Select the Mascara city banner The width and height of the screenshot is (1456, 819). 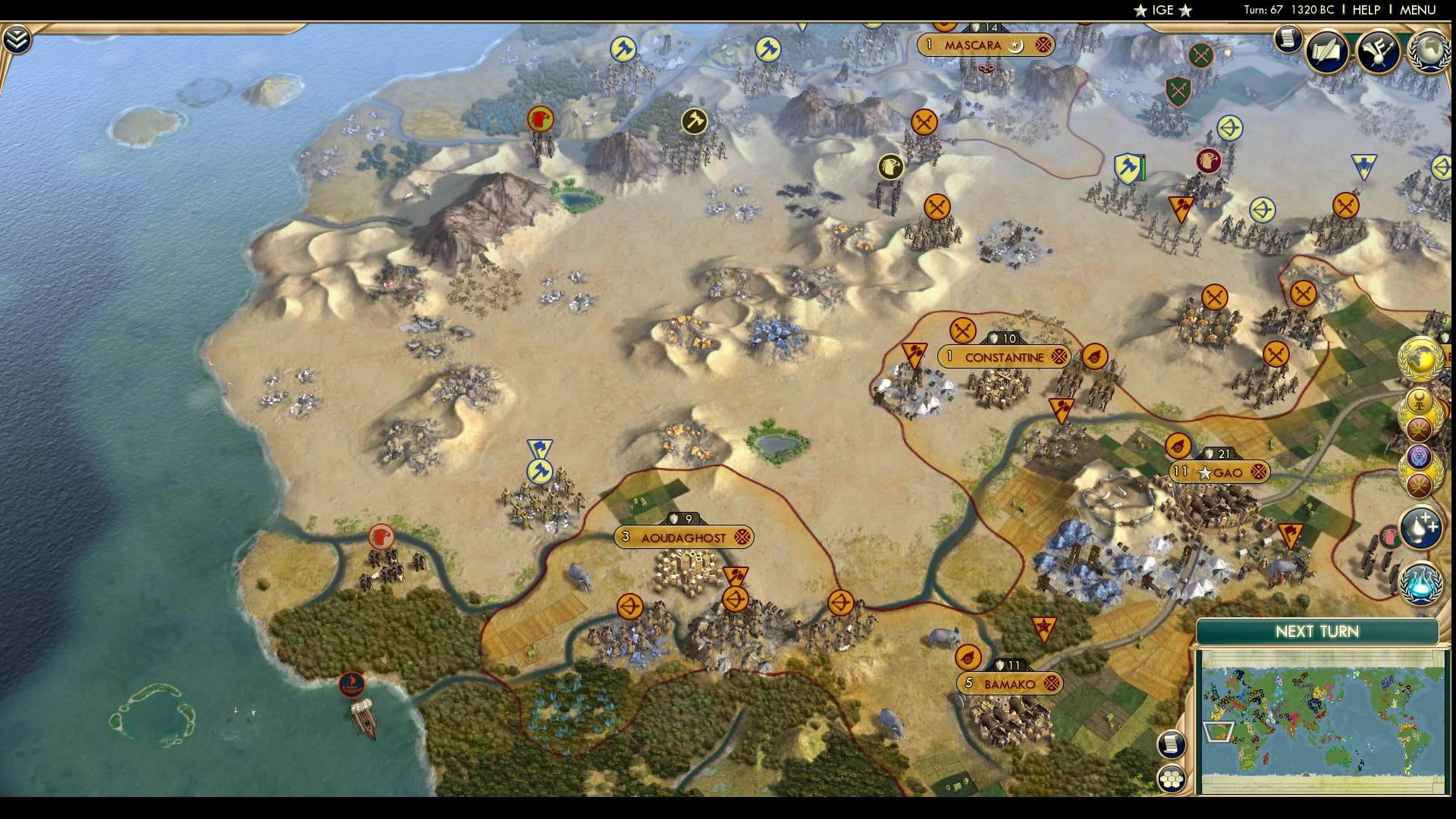[x=973, y=45]
